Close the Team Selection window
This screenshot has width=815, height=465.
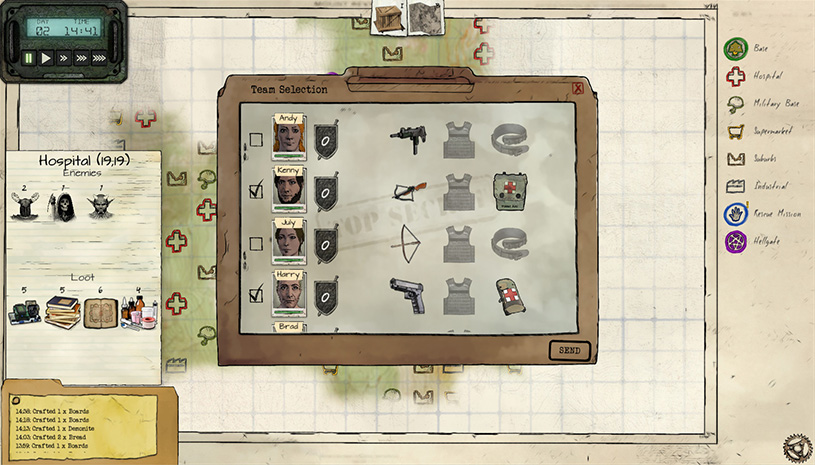pyautogui.click(x=578, y=88)
